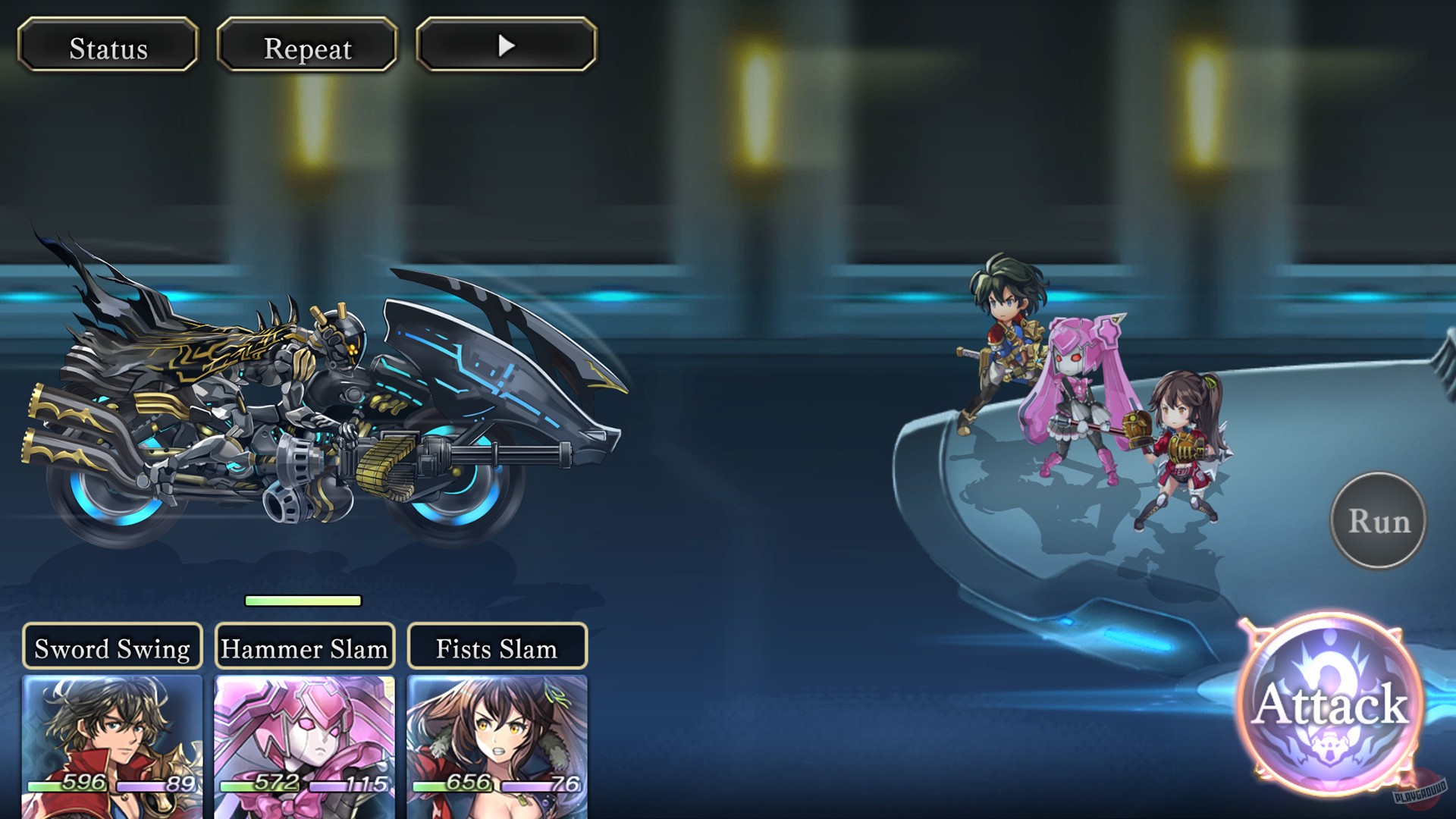Check the enemy's green HP bar
Viewport: 1456px width, 819px height.
tap(302, 600)
